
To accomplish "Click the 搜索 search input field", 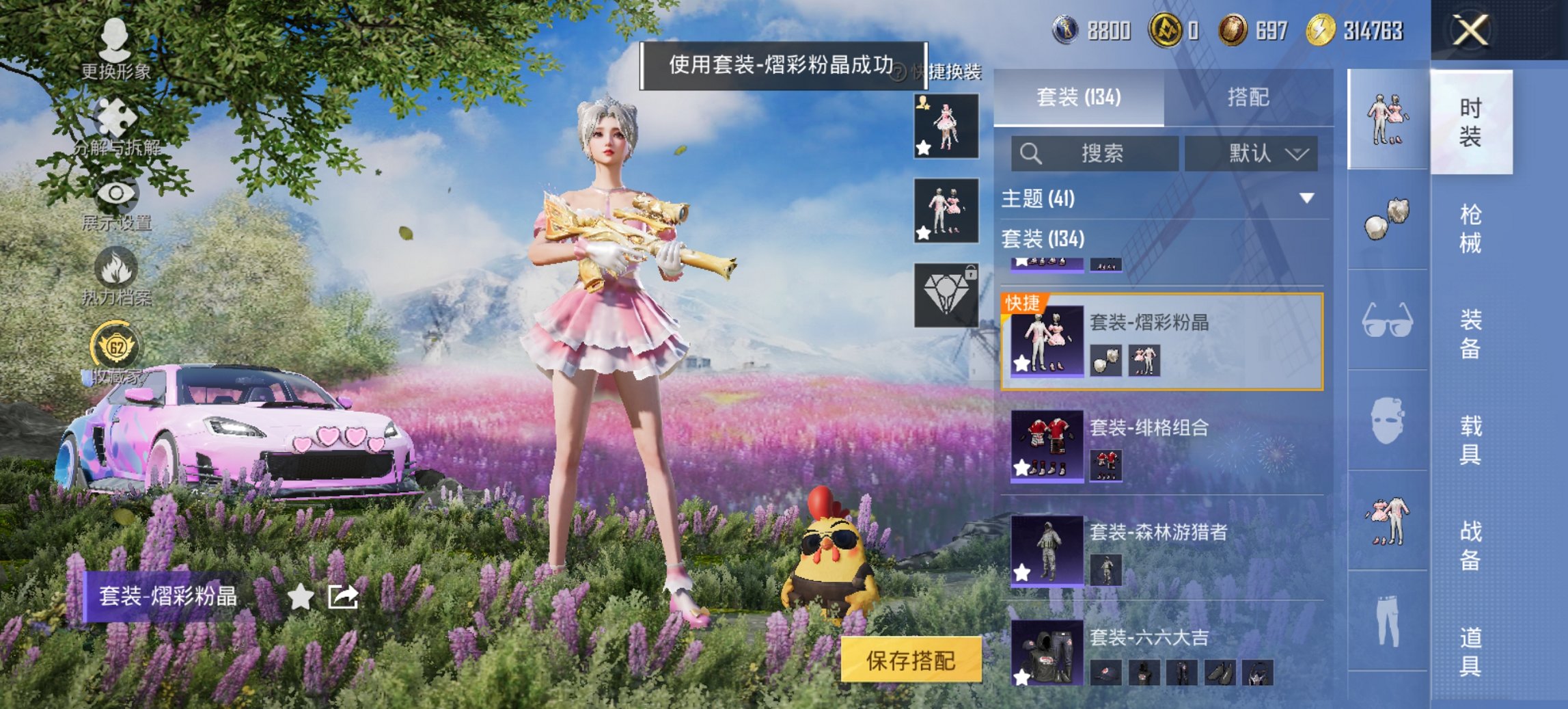I will point(1093,153).
